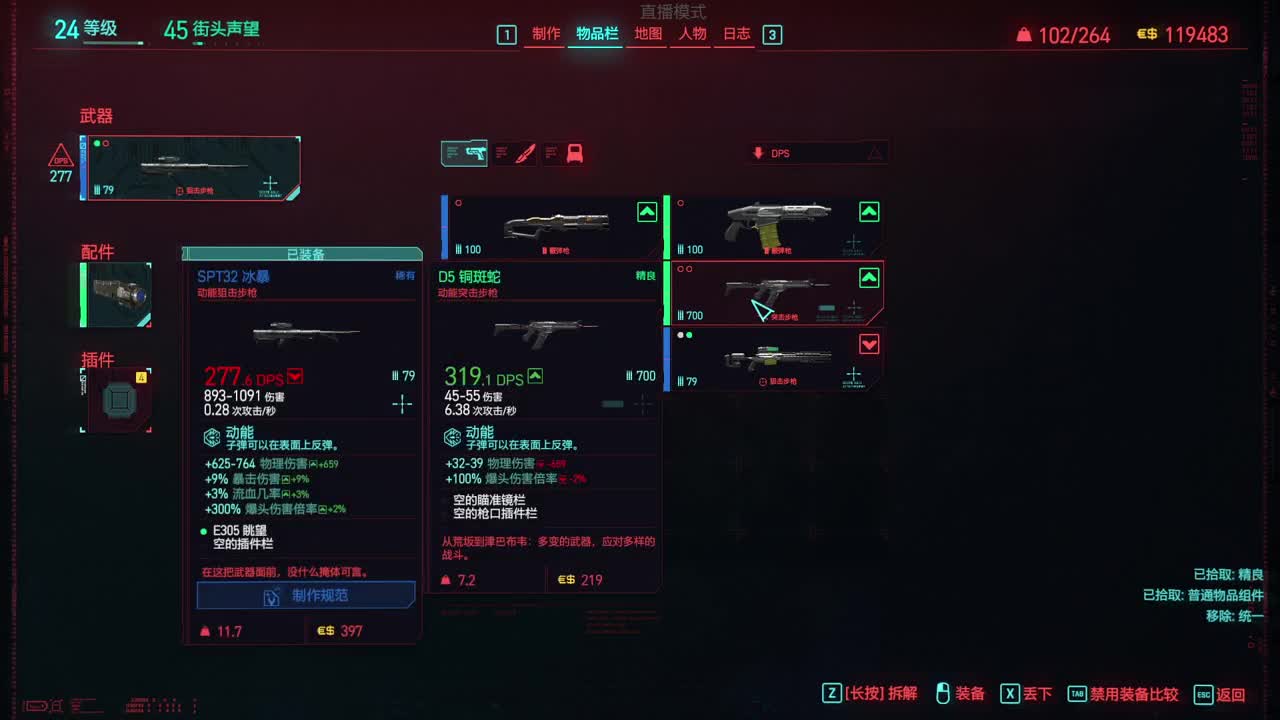Open the DPS sort dropdown
Image resolution: width=1280 pixels, height=720 pixels.
pos(800,151)
